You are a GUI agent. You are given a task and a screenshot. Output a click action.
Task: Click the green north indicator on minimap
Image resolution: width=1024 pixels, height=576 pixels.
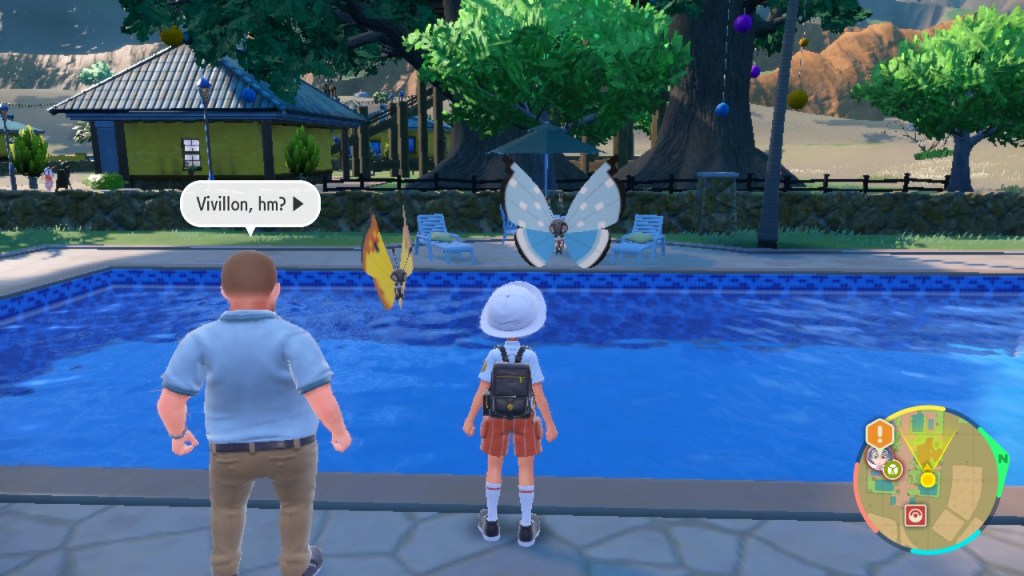(x=1001, y=456)
